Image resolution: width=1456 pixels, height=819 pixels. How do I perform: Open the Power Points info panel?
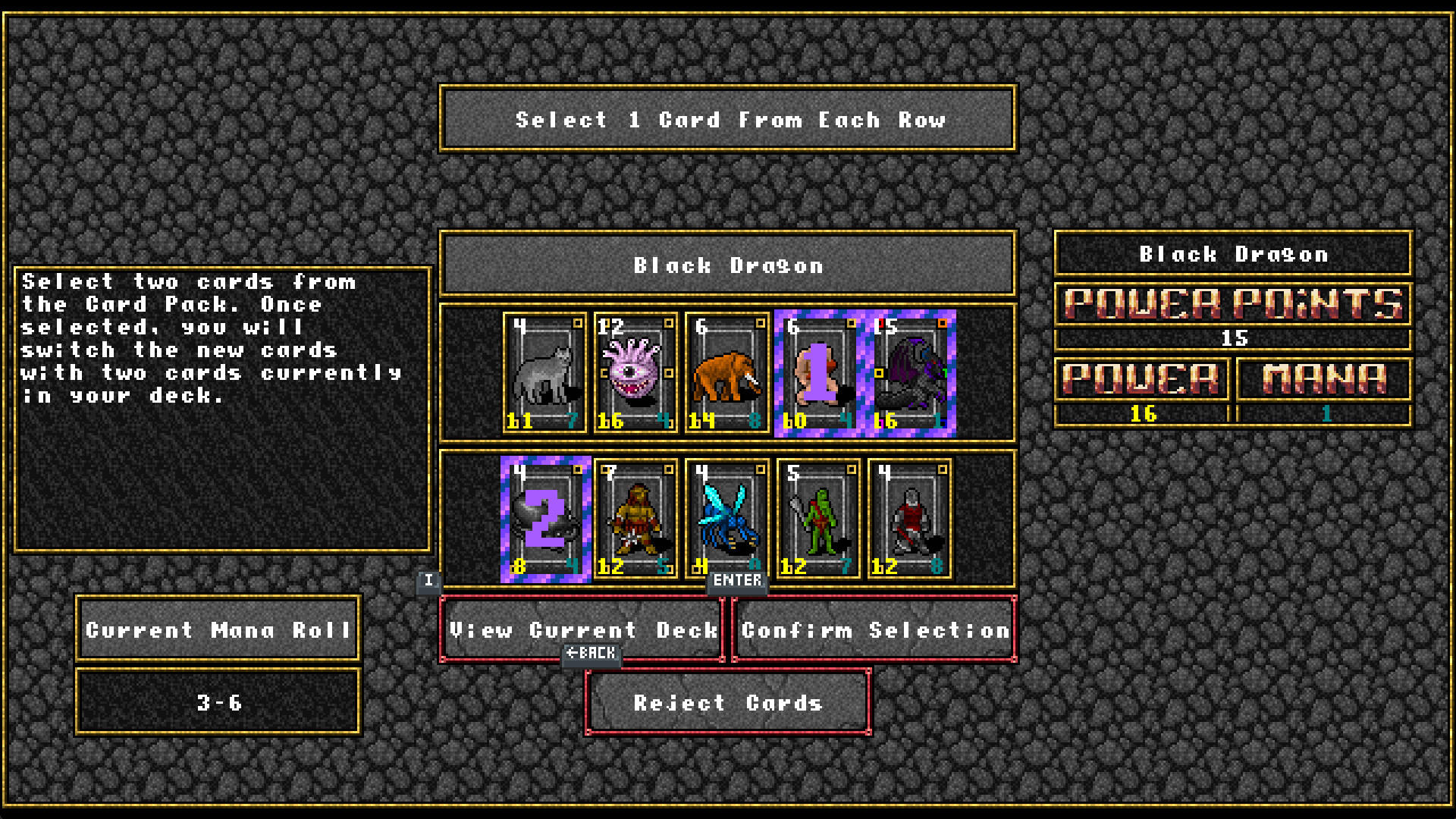(1231, 306)
